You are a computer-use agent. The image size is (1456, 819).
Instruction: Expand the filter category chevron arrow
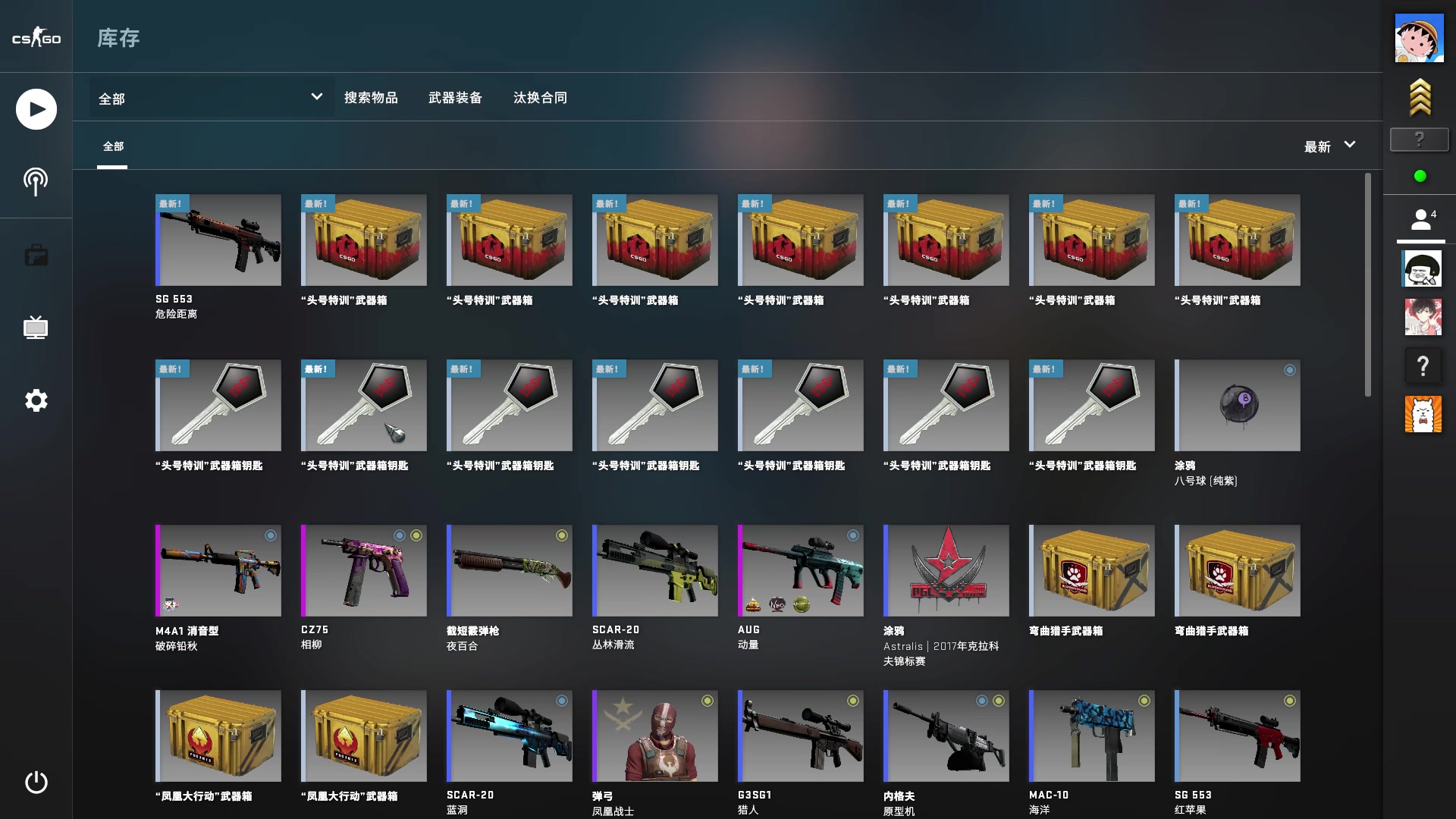coord(316,98)
